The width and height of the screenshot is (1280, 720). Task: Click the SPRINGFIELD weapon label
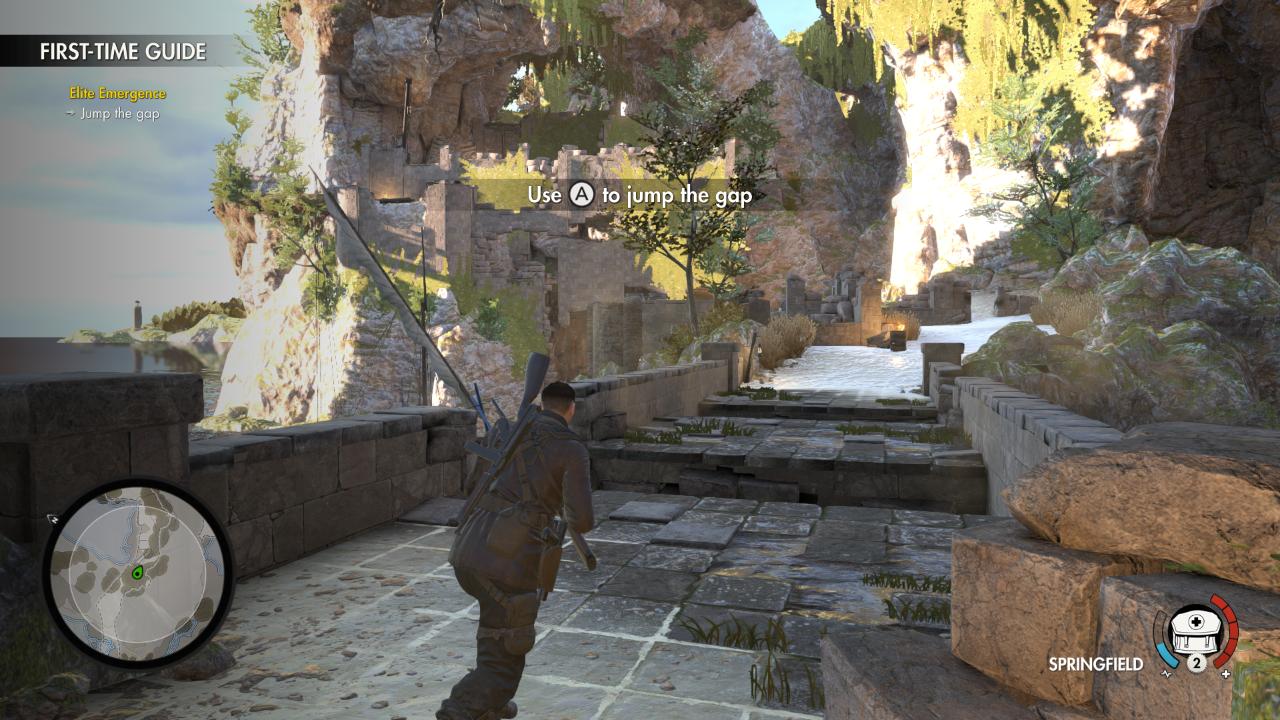(1096, 662)
